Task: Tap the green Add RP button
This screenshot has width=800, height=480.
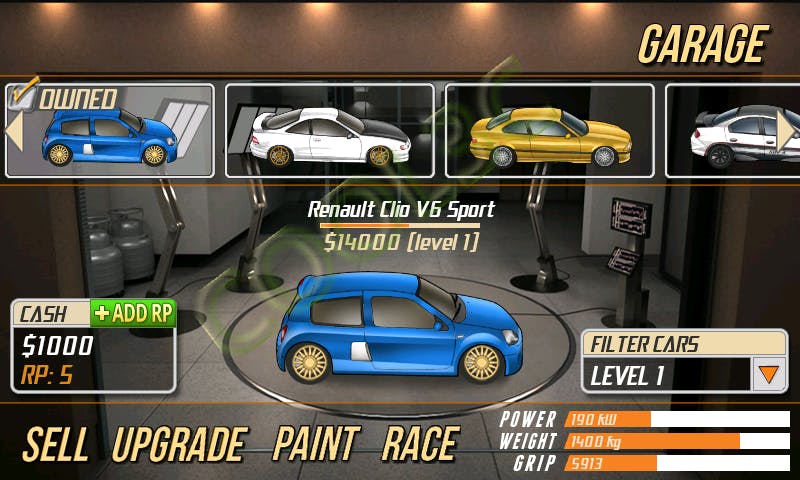Action: coord(133,313)
